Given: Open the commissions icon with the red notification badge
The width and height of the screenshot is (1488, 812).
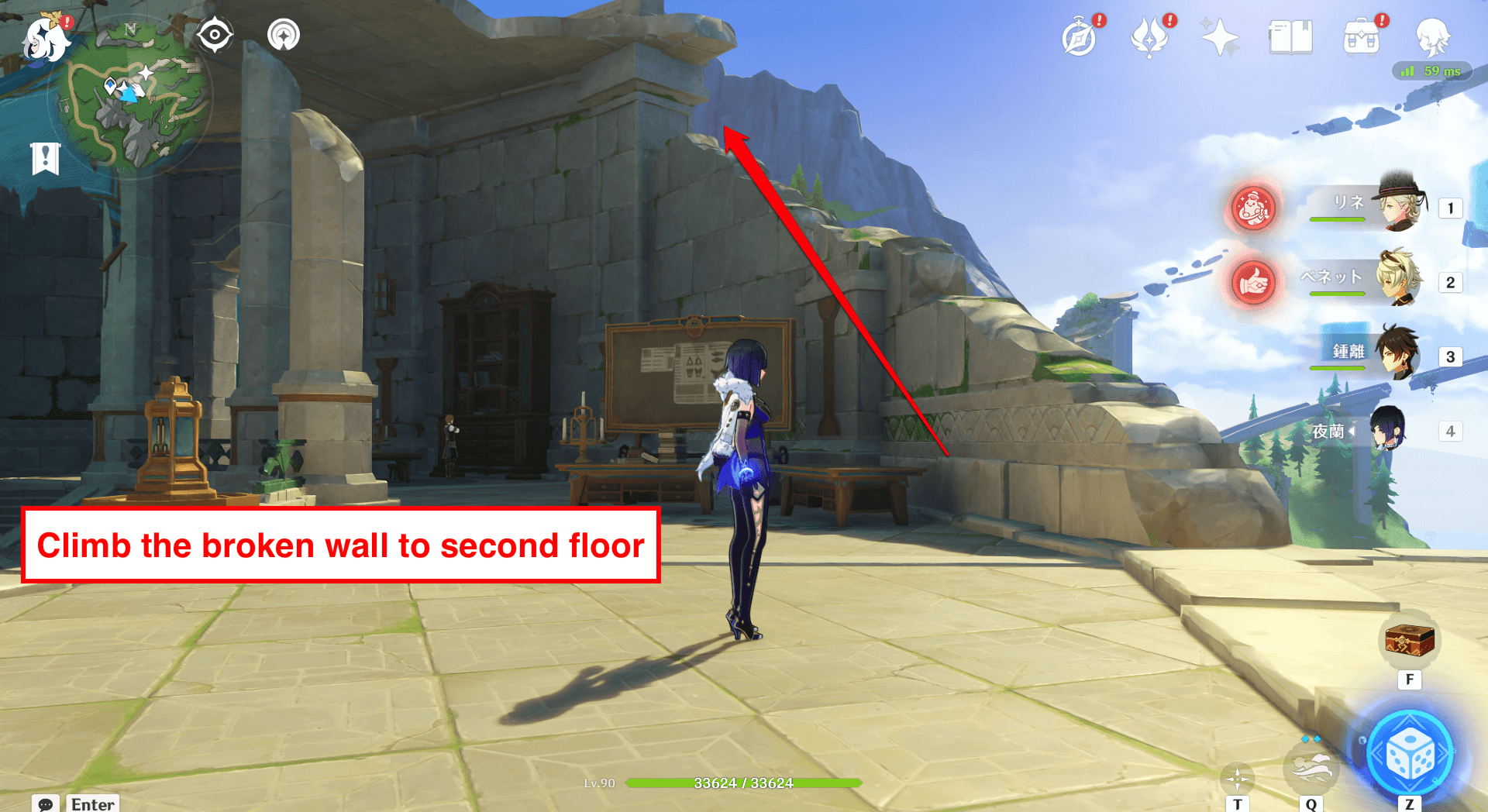Looking at the screenshot, I should point(1080,36).
